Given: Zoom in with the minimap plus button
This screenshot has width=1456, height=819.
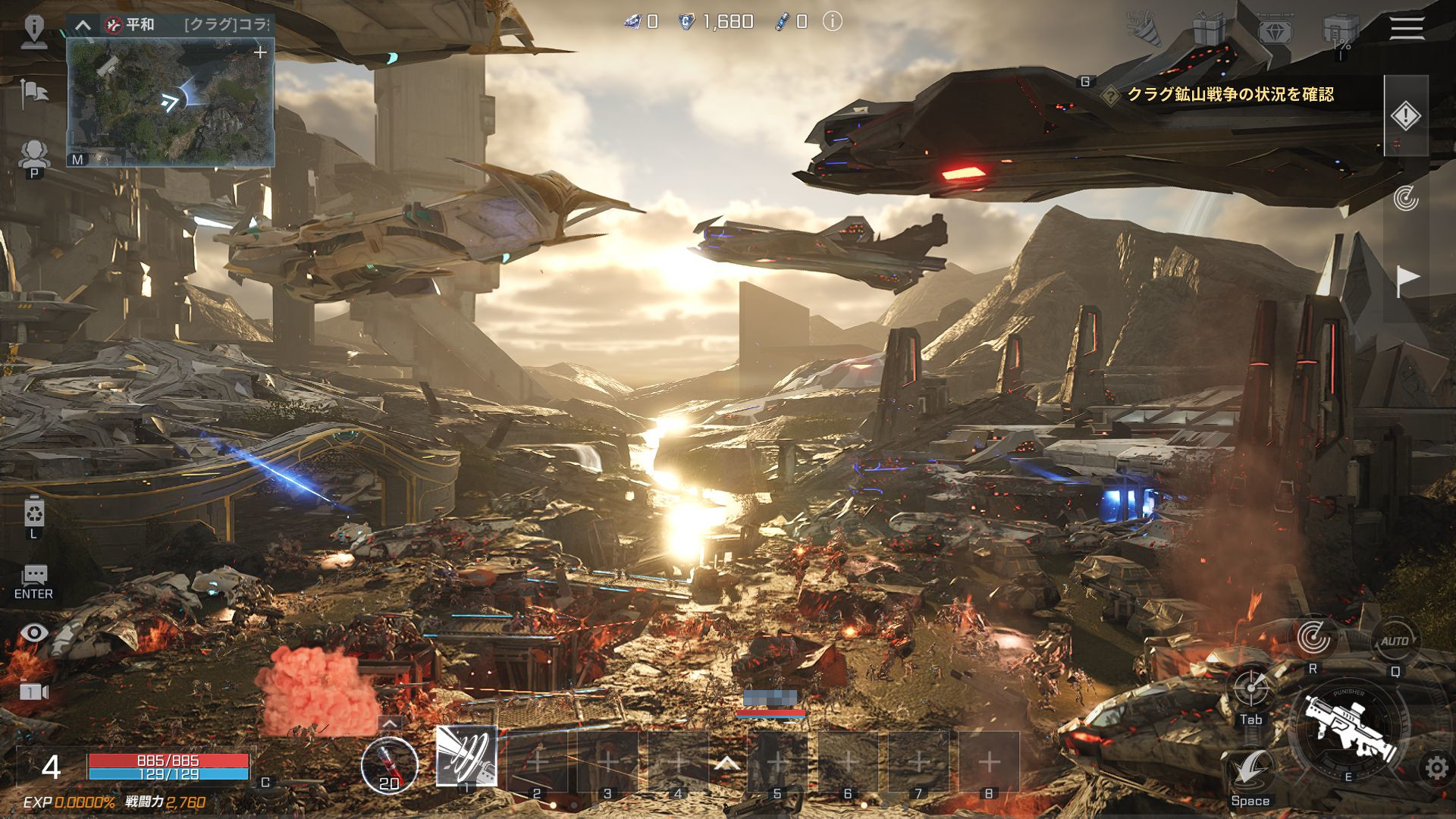Looking at the screenshot, I should click(x=260, y=52).
